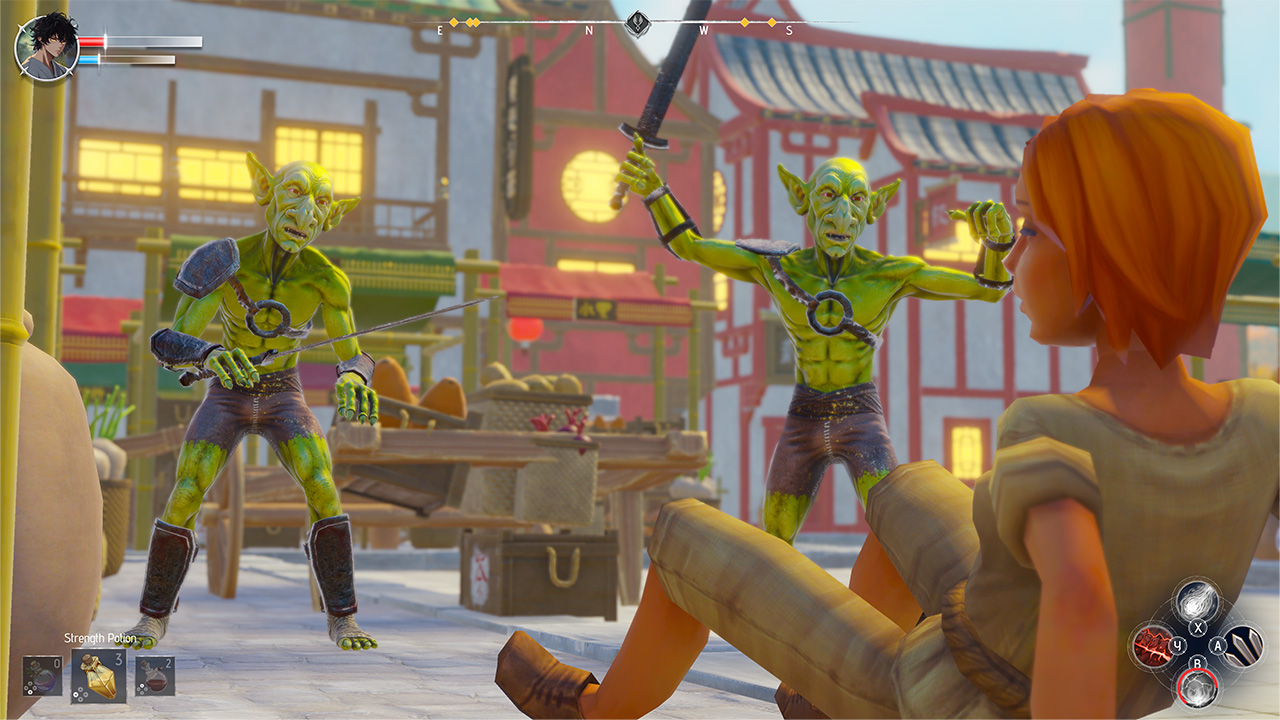Select the N letter on the compass

(x=588, y=31)
